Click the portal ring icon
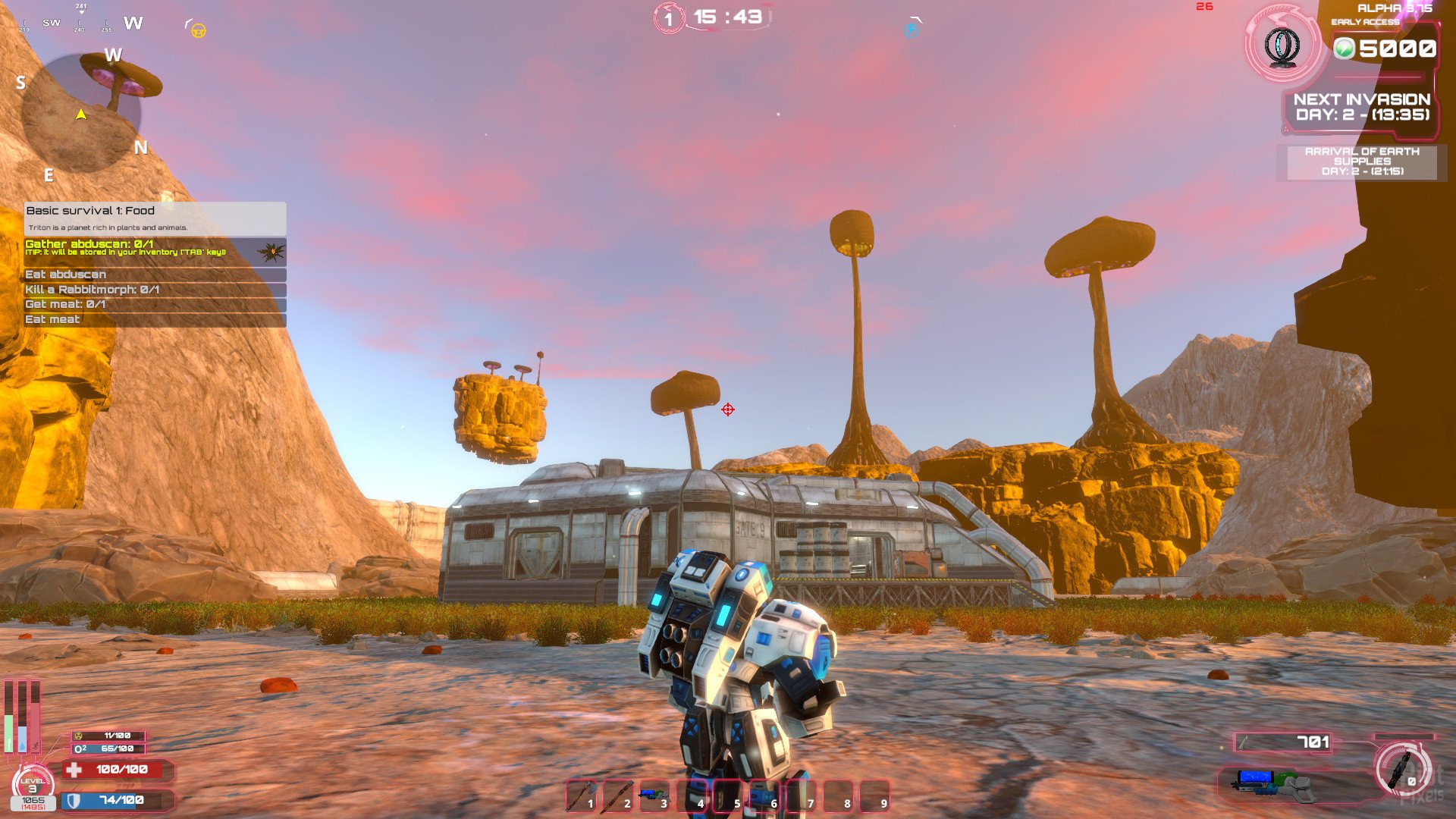The height and width of the screenshot is (819, 1456). pyautogui.click(x=1283, y=45)
